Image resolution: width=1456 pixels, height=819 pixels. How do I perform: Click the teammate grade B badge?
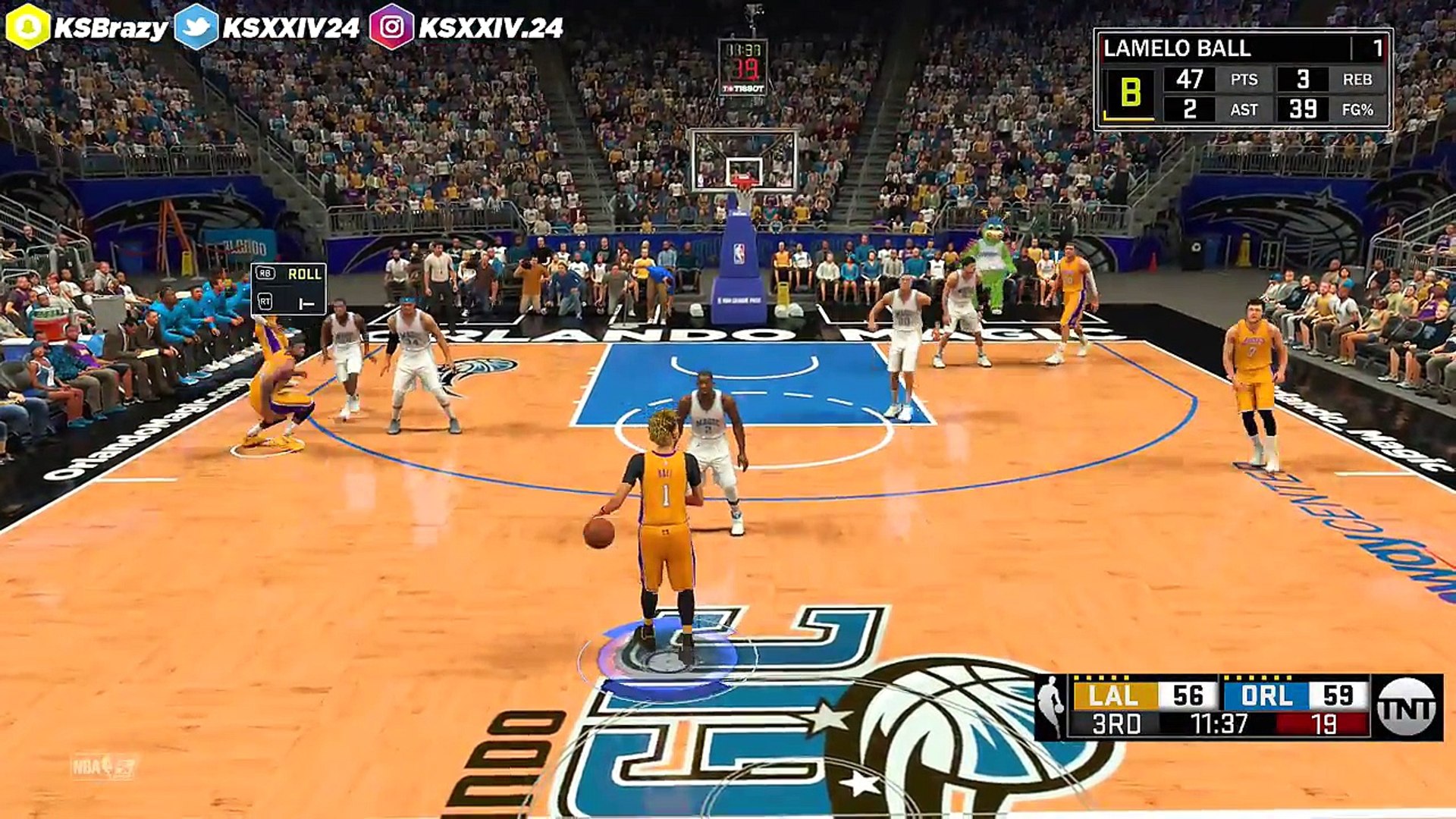pos(1129,93)
